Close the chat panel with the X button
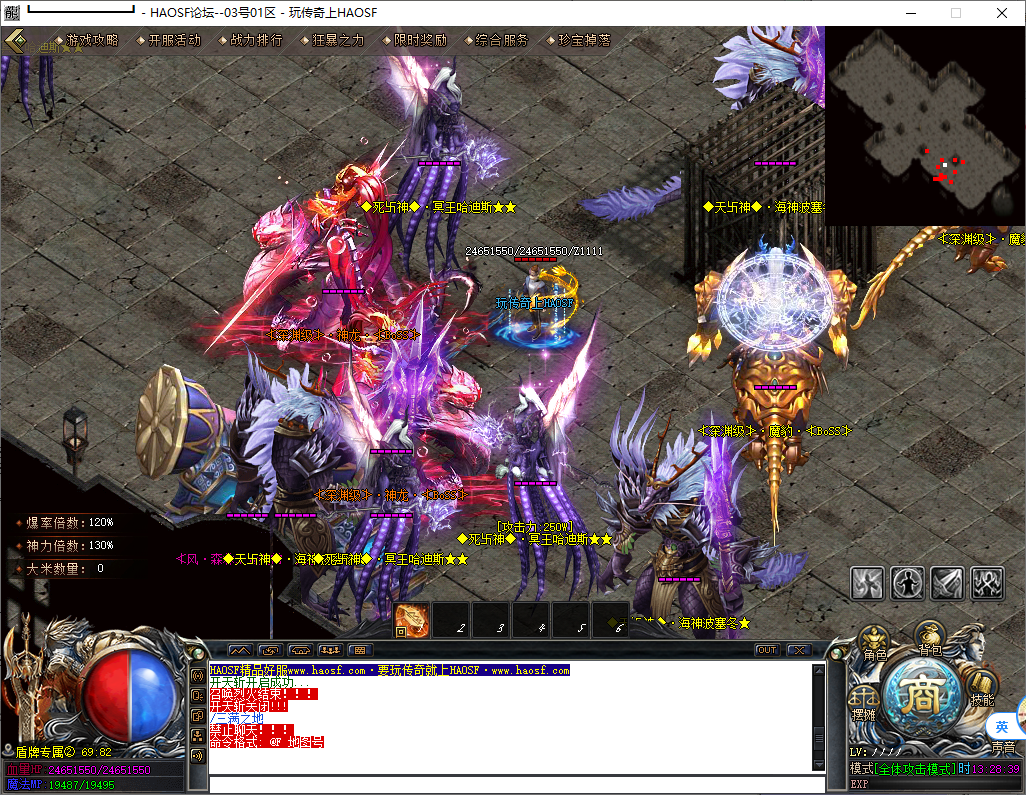The height and width of the screenshot is (795, 1026). tap(798, 650)
